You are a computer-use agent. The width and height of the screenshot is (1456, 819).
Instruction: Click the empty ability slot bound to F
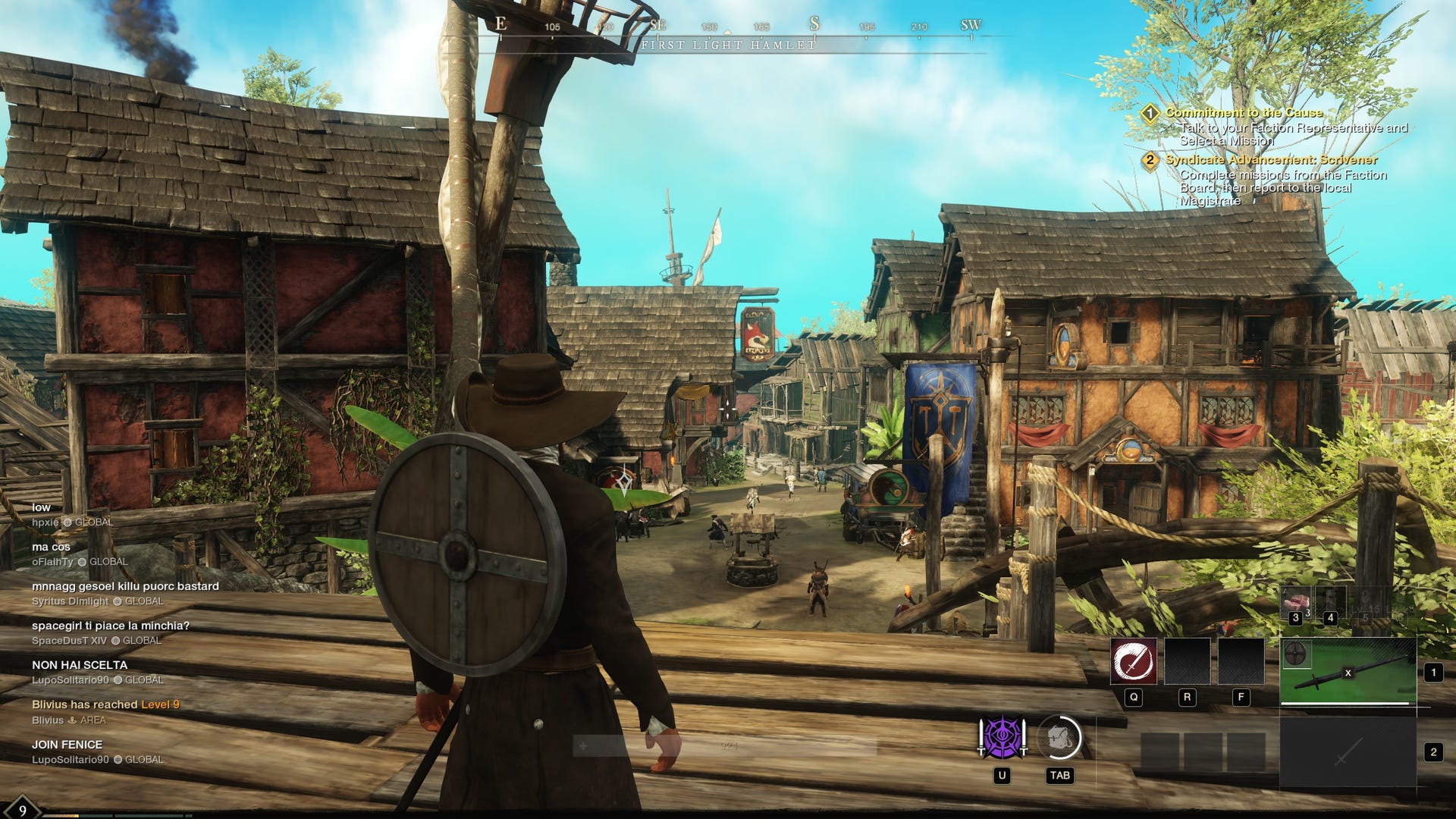[x=1241, y=661]
